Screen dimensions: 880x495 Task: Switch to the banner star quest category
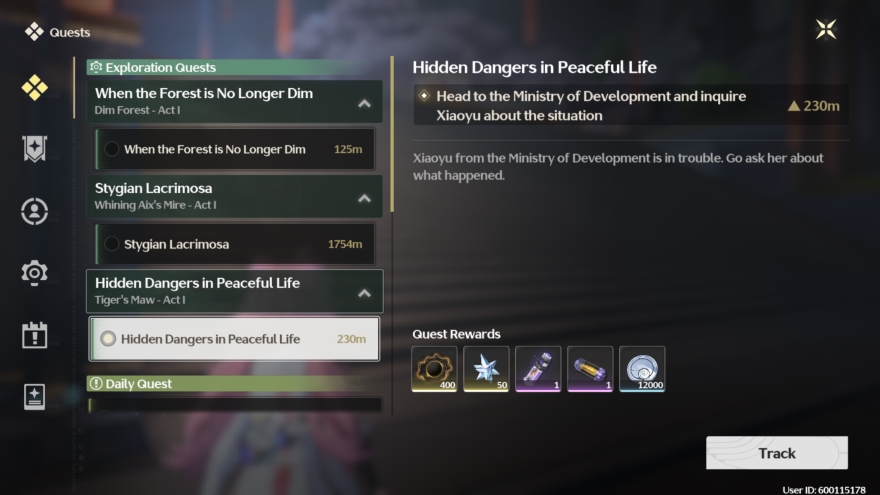pos(34,149)
